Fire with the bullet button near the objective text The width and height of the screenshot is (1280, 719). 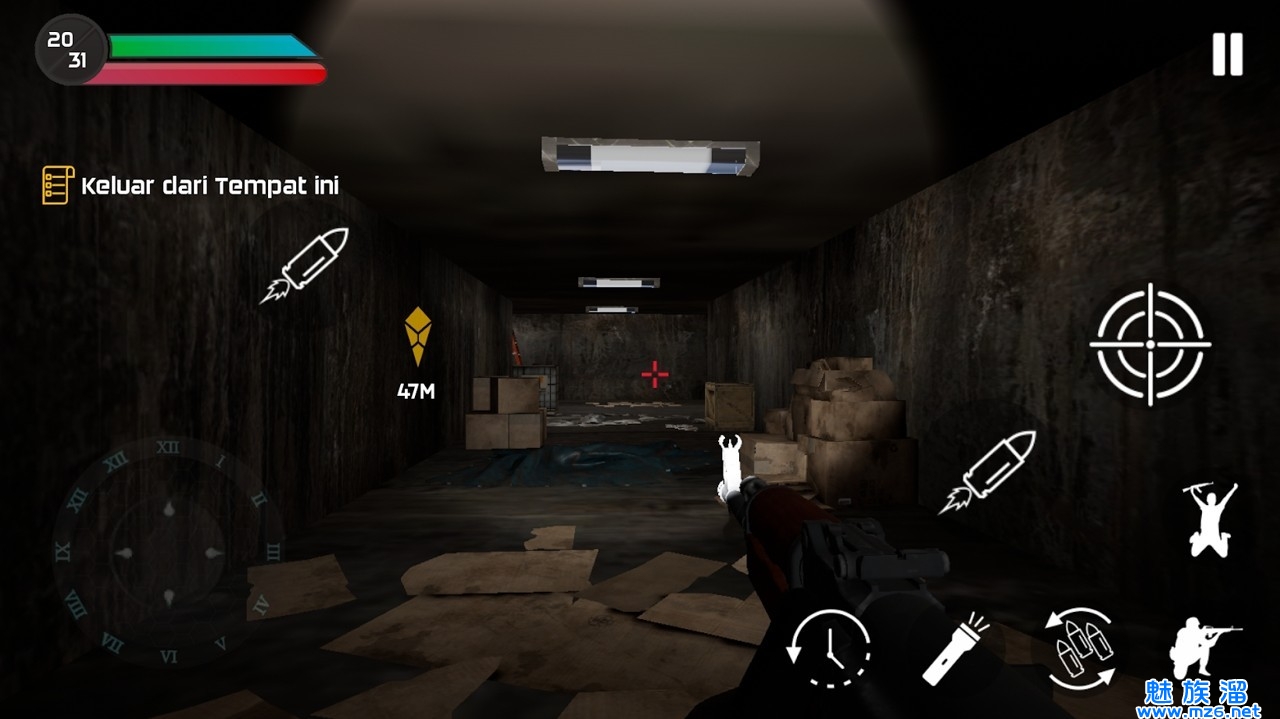click(305, 264)
